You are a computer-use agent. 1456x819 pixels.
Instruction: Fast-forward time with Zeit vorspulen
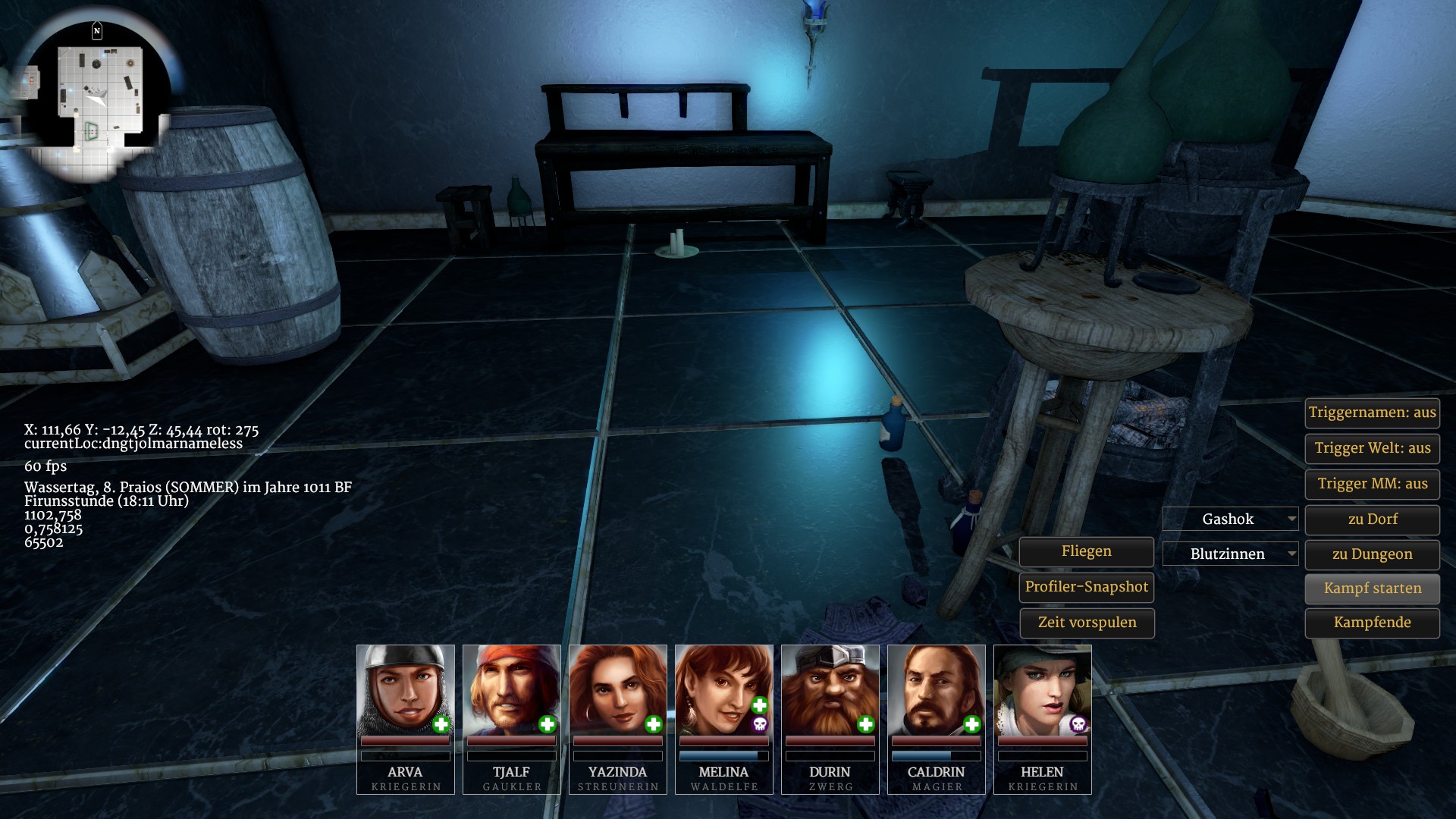[1086, 623]
